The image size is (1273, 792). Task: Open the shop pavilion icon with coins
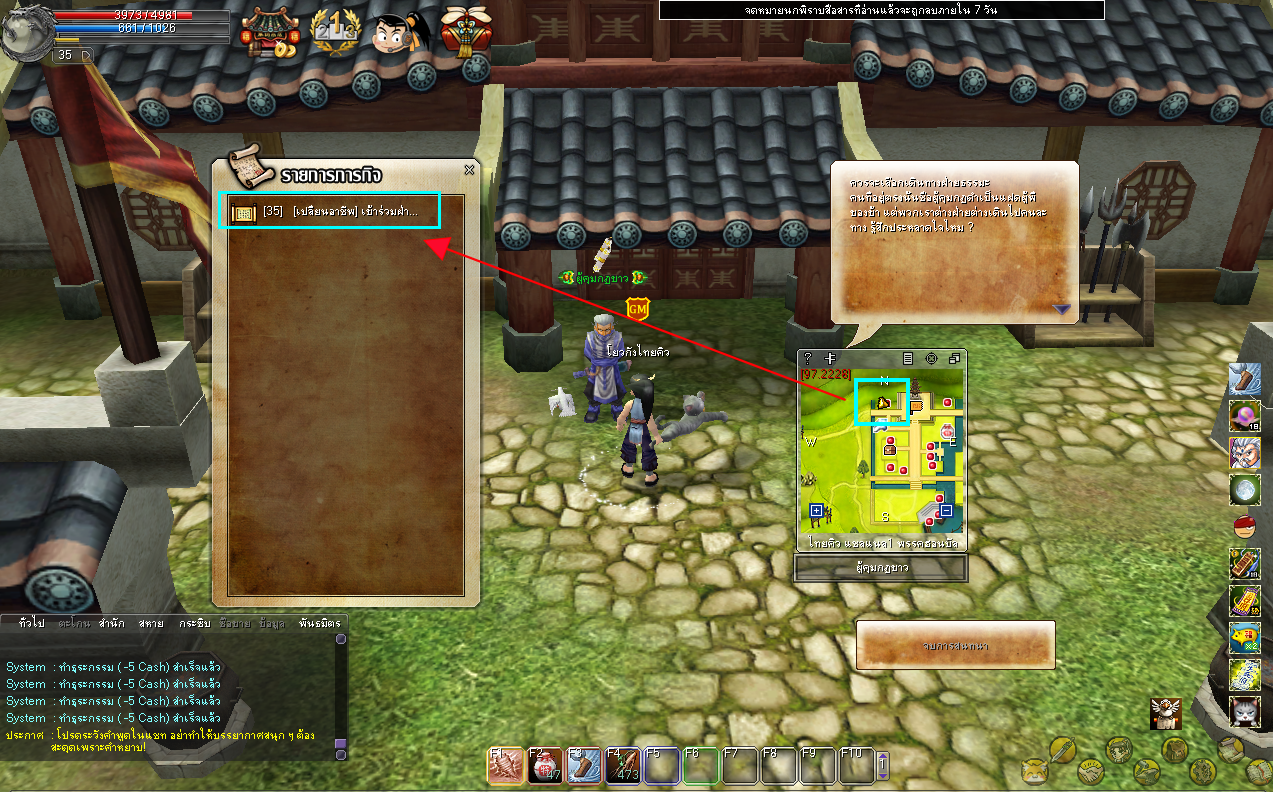[x=270, y=32]
